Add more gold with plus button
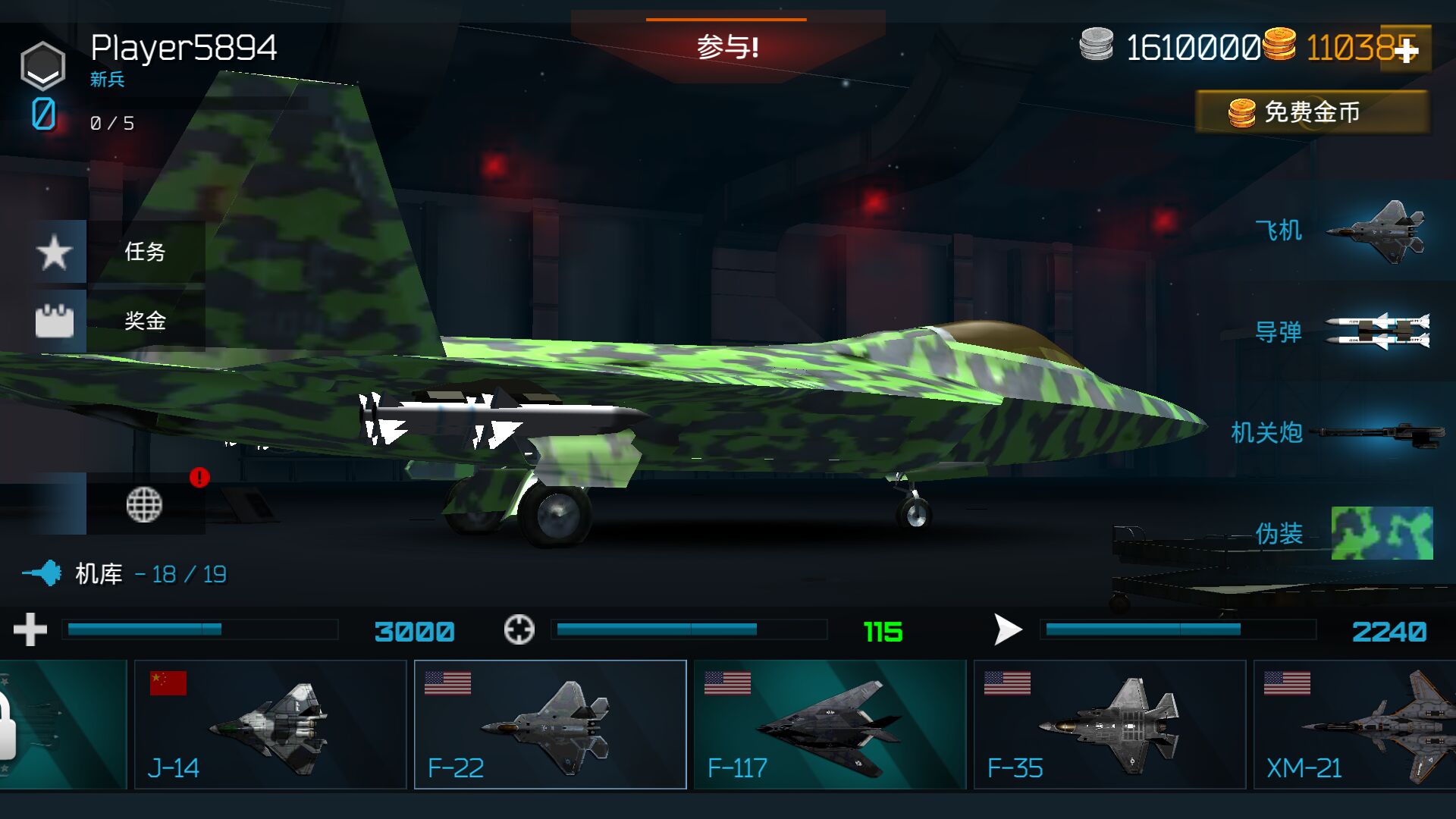This screenshot has width=1456, height=819. 1407,50
